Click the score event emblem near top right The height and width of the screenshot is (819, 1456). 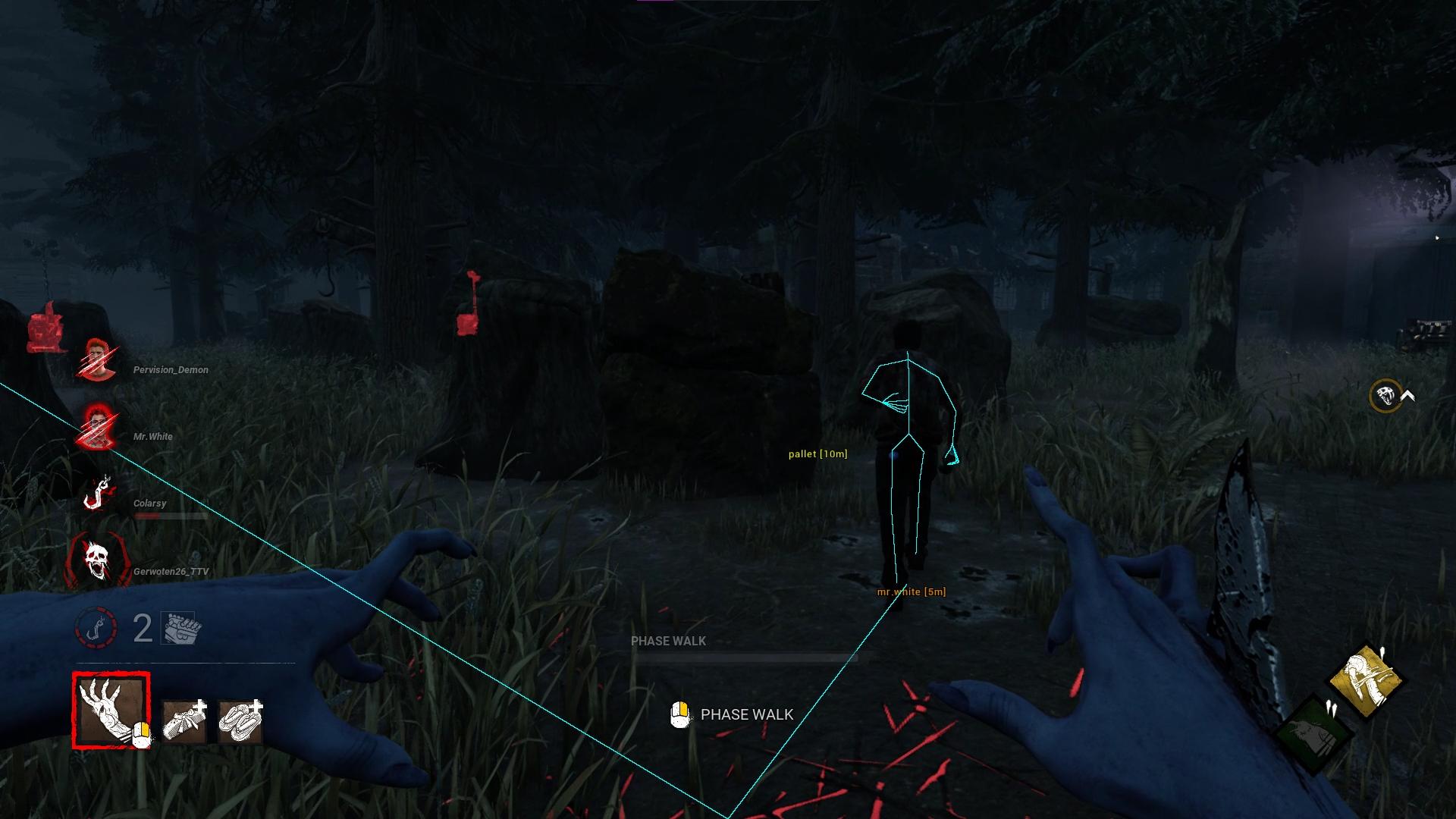click(x=1385, y=394)
